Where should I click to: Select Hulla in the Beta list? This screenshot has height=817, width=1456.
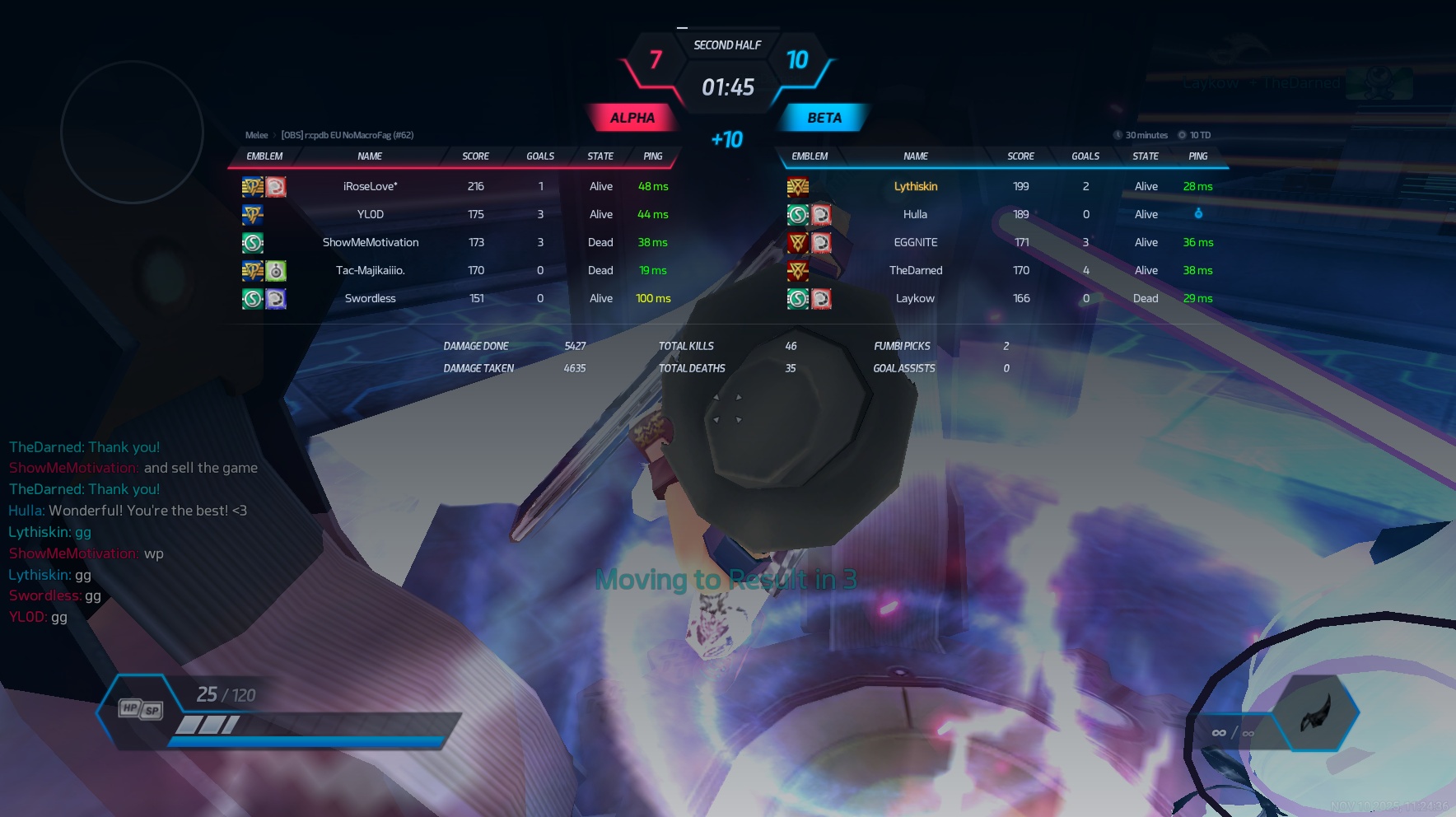[x=915, y=214]
